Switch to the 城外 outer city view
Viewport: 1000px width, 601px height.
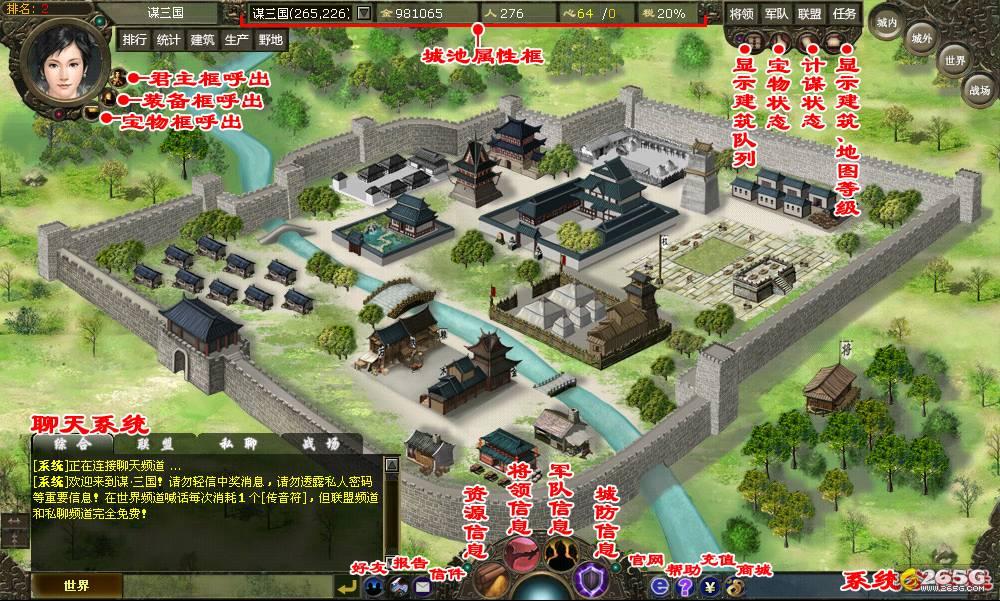(921, 38)
